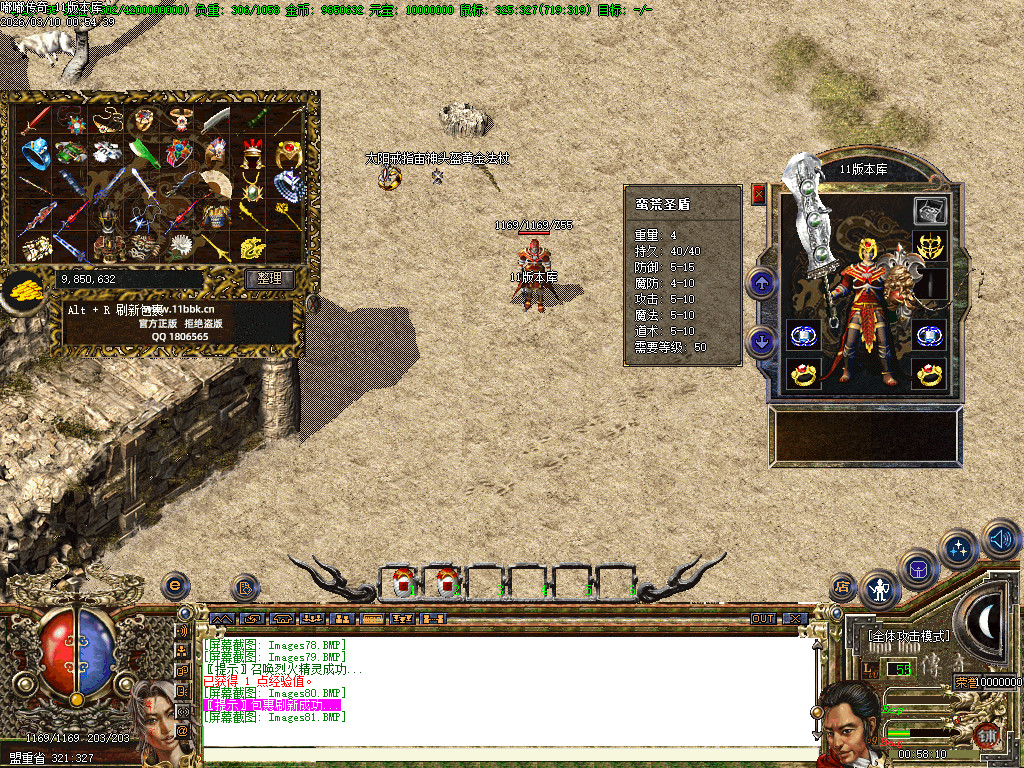Select the blue sapphire ring in the bag
1024x768 pixels.
coord(36,153)
